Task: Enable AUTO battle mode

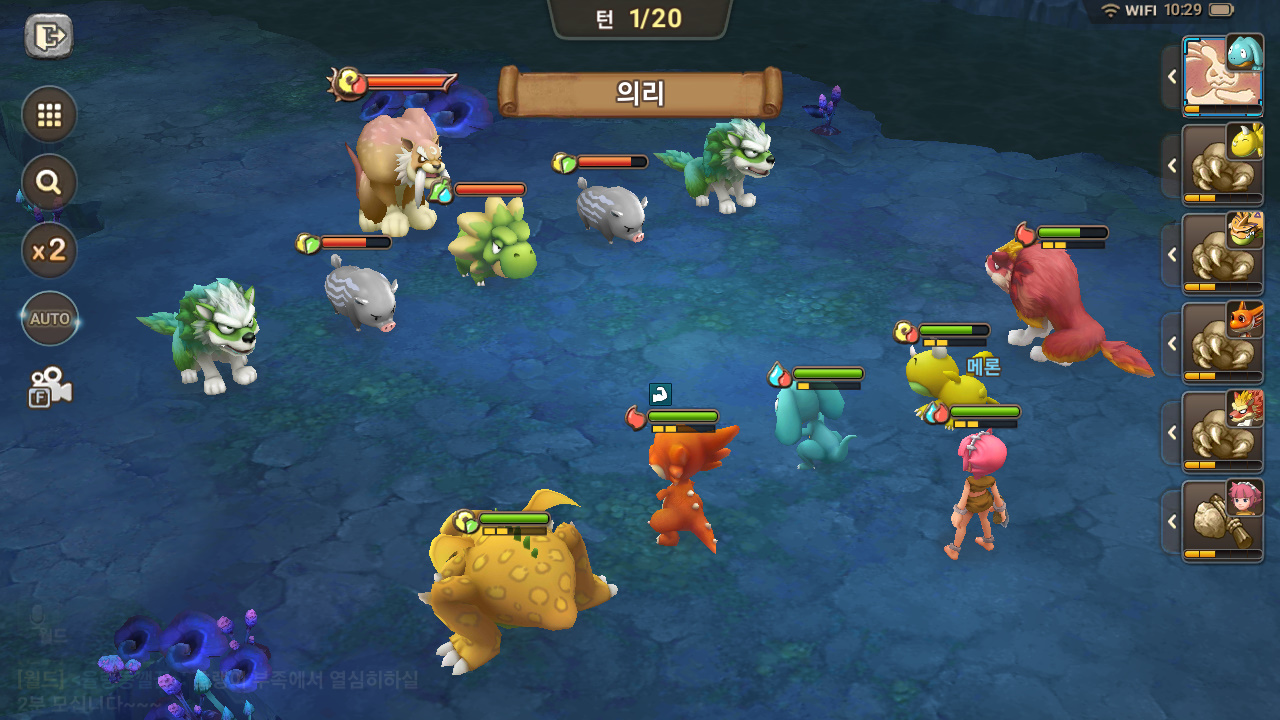Action: point(49,318)
